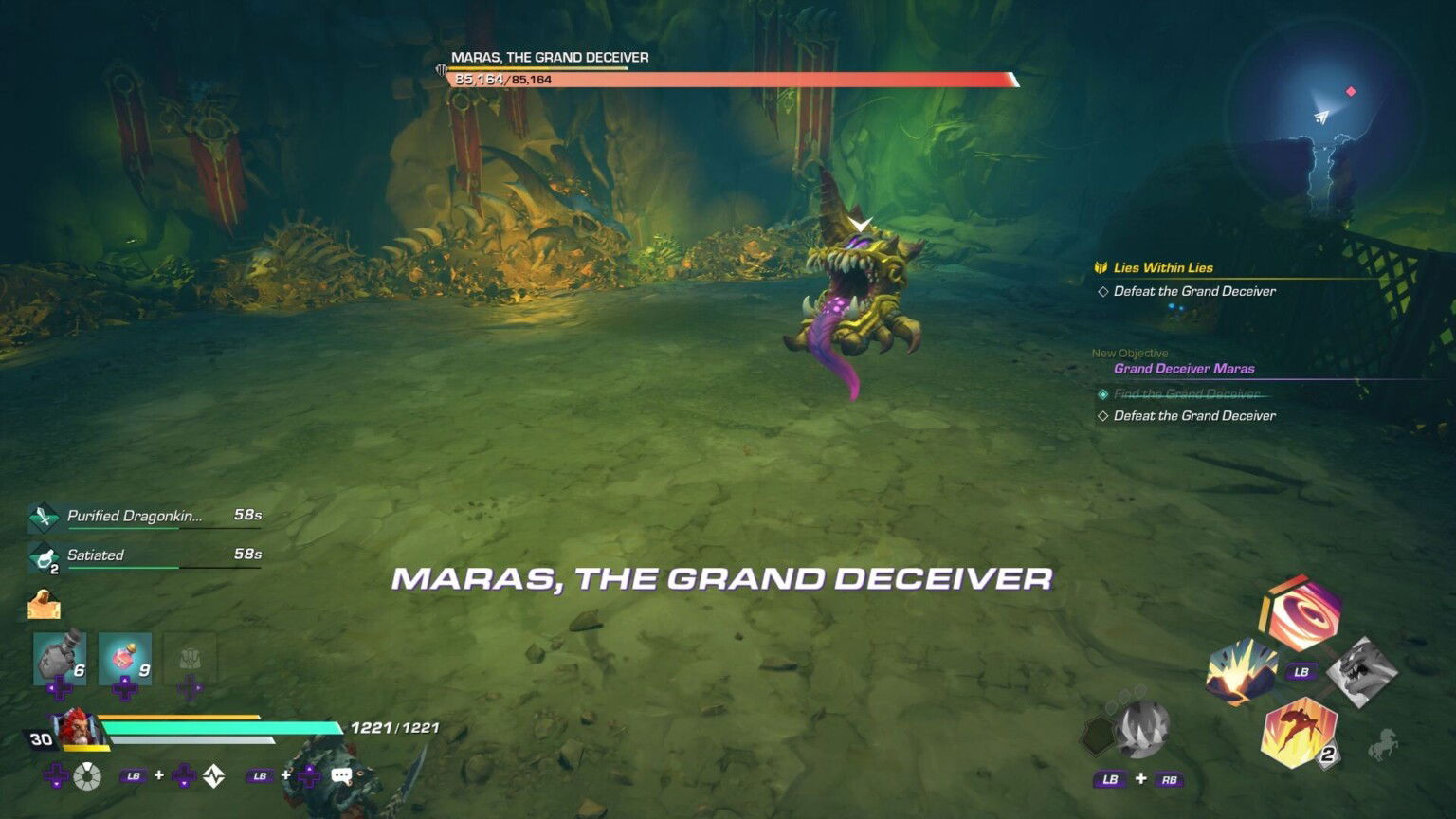Click the white spiky fang ability icon
The width and height of the screenshot is (1456, 819).
tap(1140, 730)
